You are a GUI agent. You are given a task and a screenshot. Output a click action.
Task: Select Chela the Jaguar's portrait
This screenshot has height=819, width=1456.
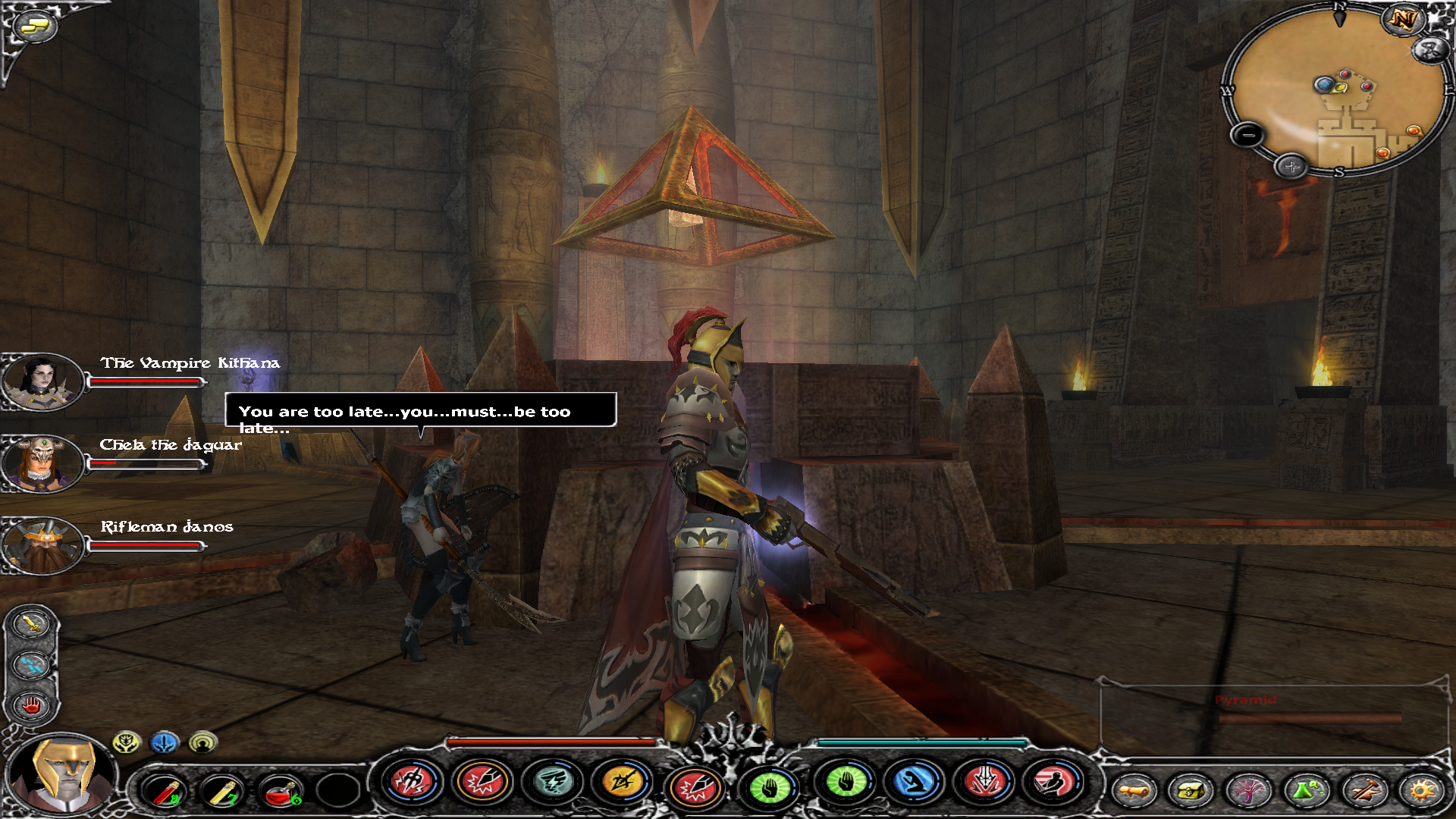point(41,463)
